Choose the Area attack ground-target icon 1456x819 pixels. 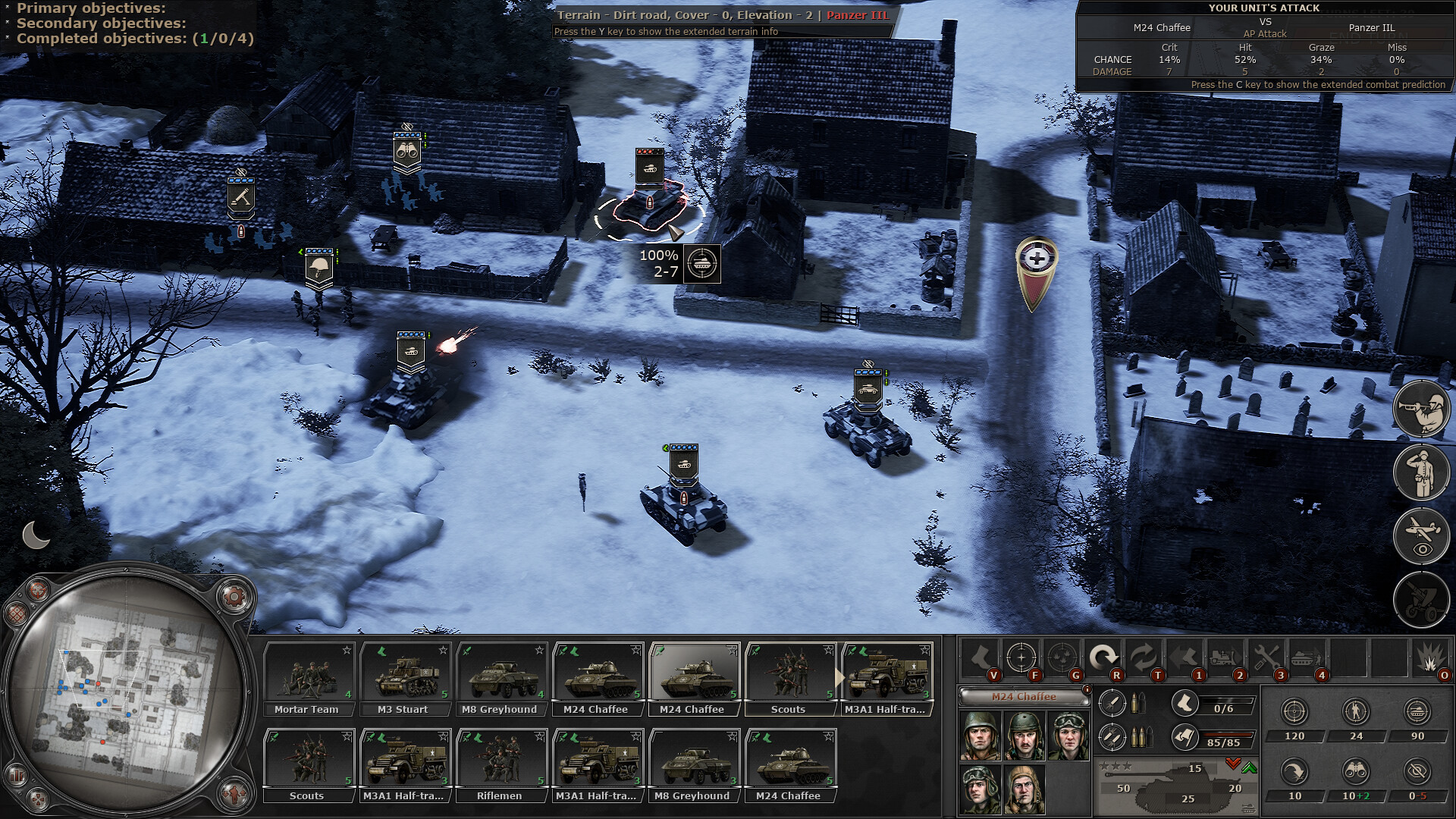point(1064,658)
